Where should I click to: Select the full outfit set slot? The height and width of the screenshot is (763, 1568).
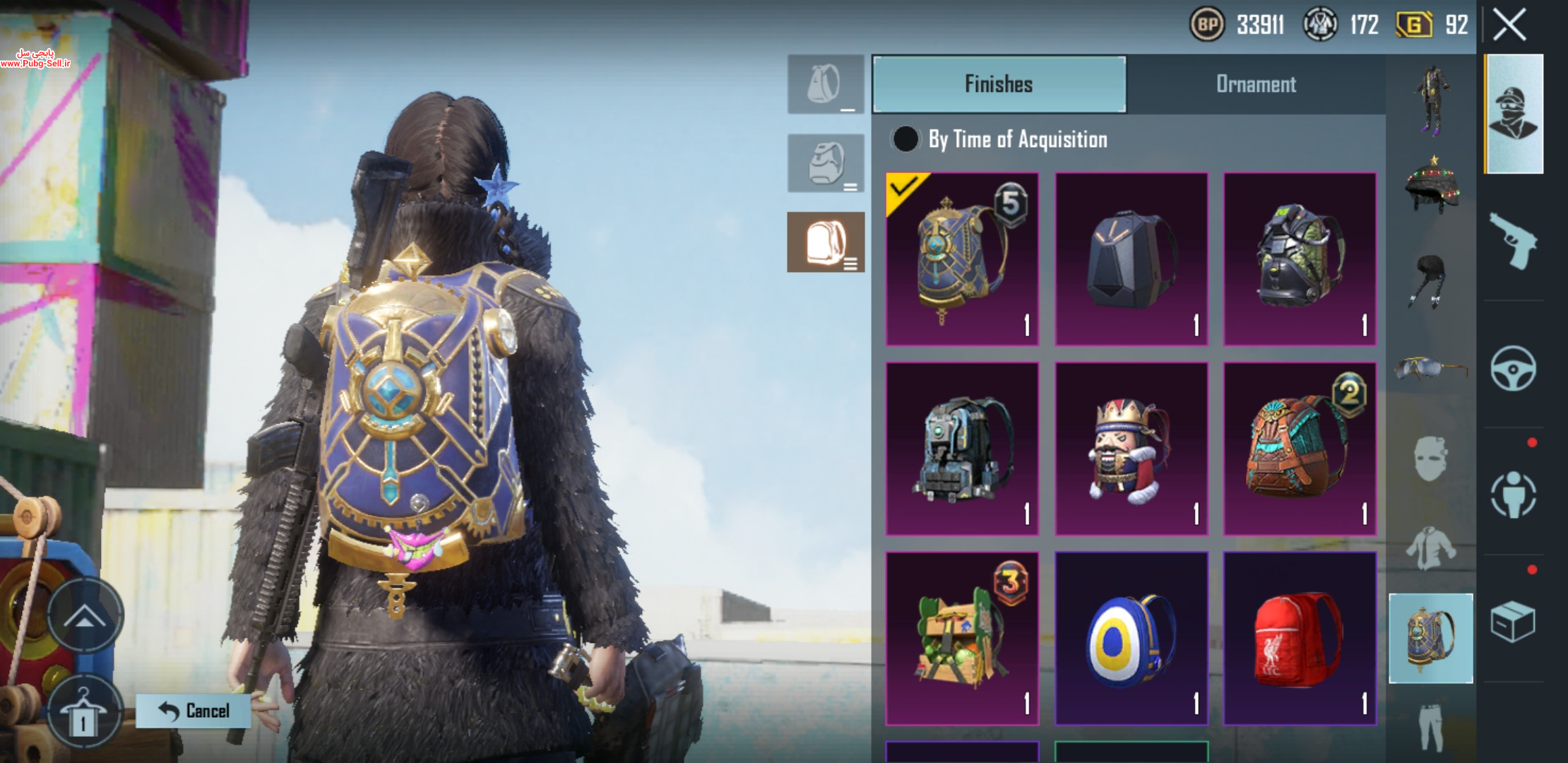click(1432, 99)
